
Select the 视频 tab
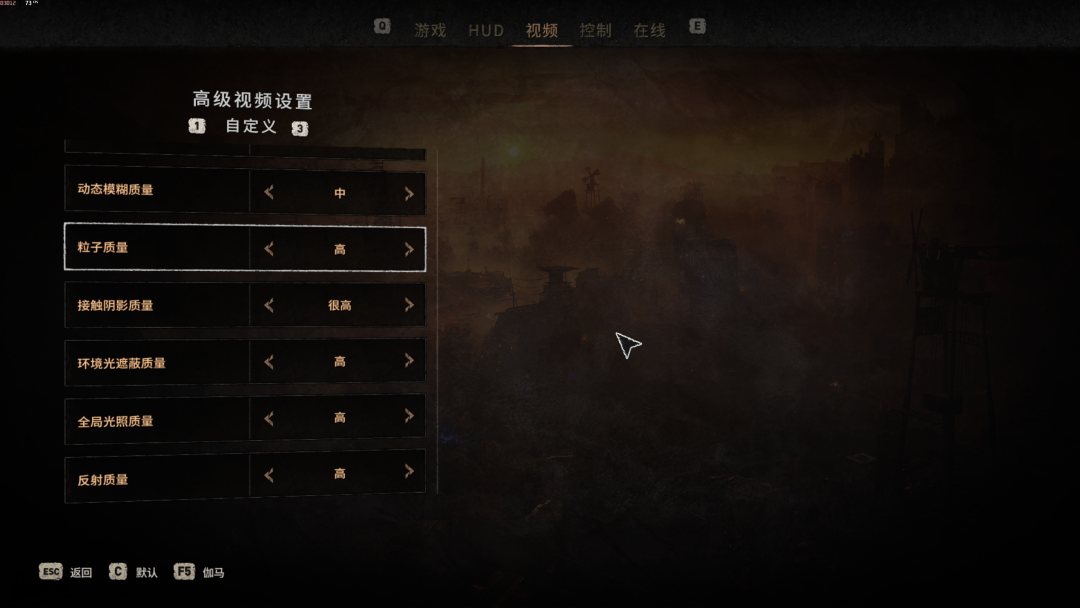pyautogui.click(x=542, y=30)
